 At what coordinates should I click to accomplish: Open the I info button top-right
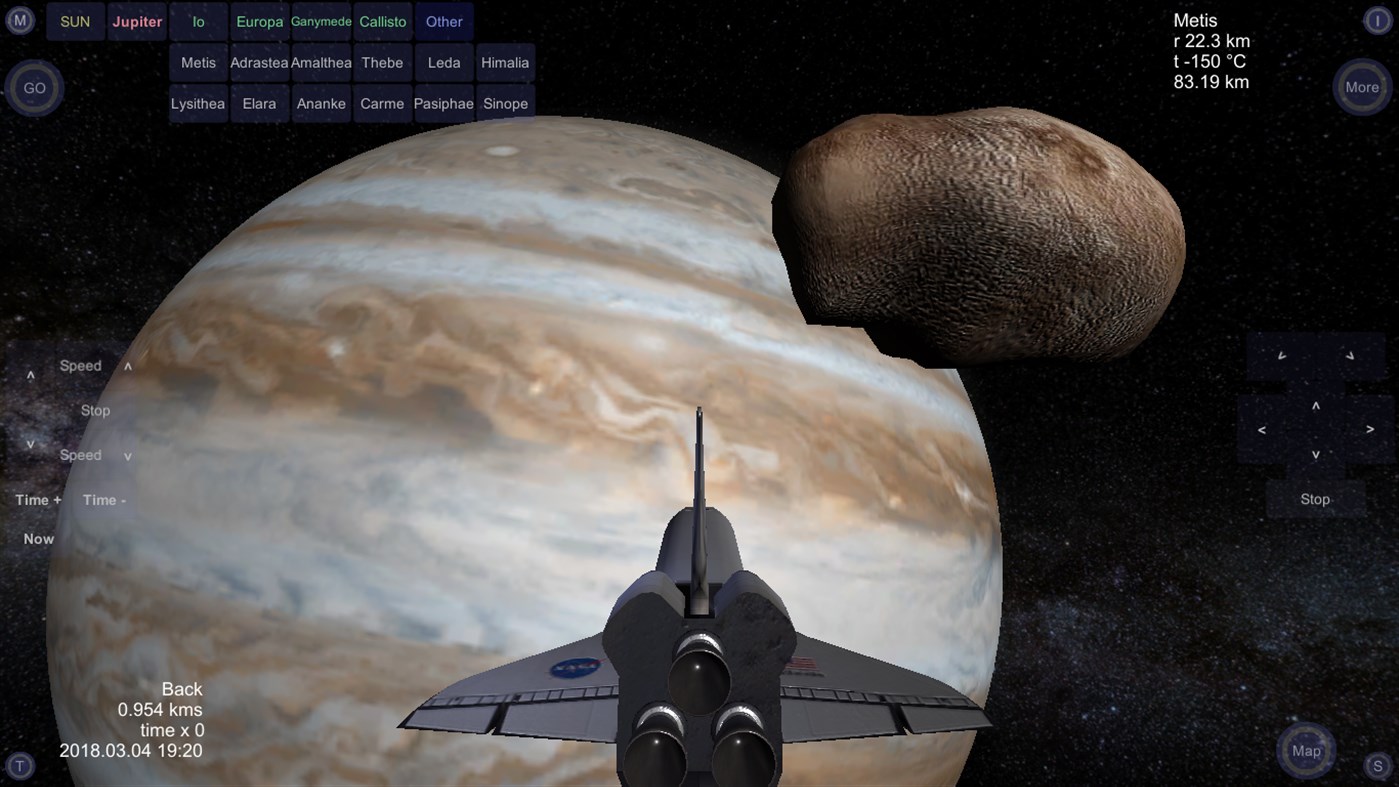(x=1378, y=20)
